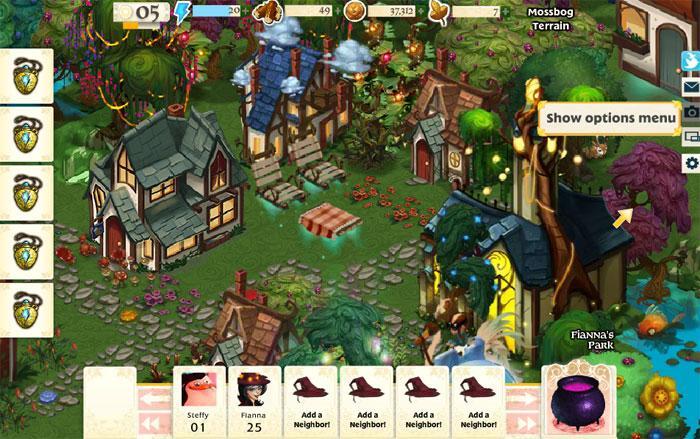Toggle the fullscreen display icon
The image size is (700, 439).
(690, 137)
